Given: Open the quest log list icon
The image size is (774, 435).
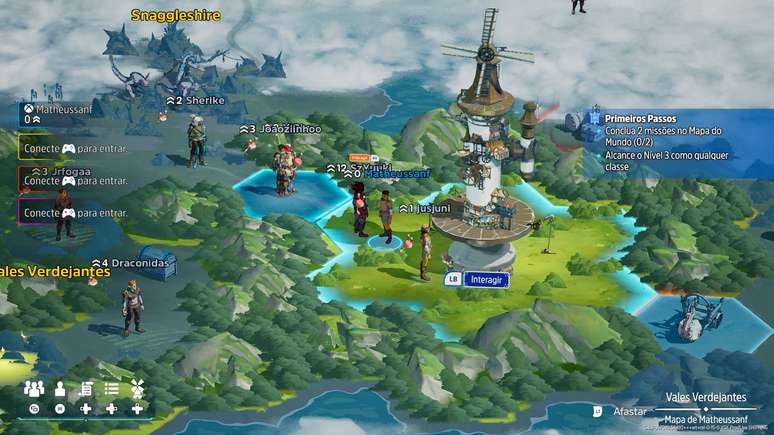Looking at the screenshot, I should click(x=87, y=388).
